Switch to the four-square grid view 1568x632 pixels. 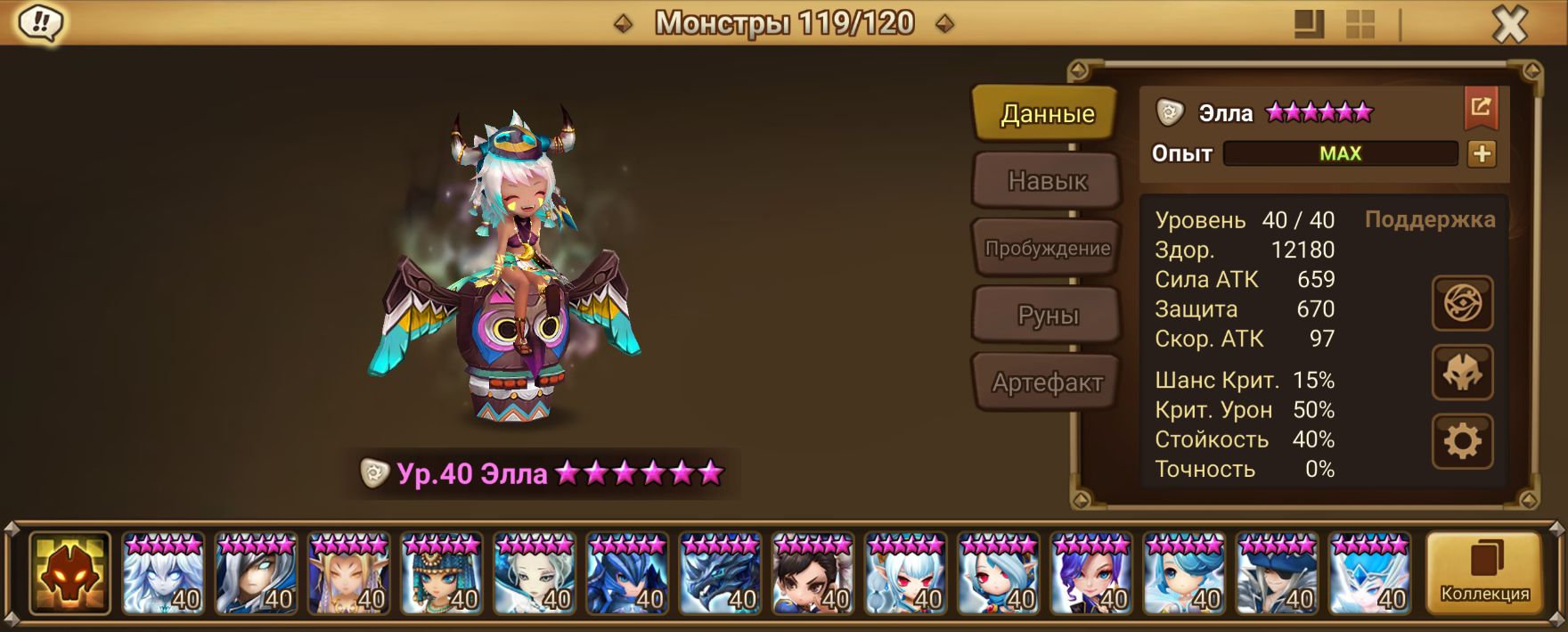1360,24
